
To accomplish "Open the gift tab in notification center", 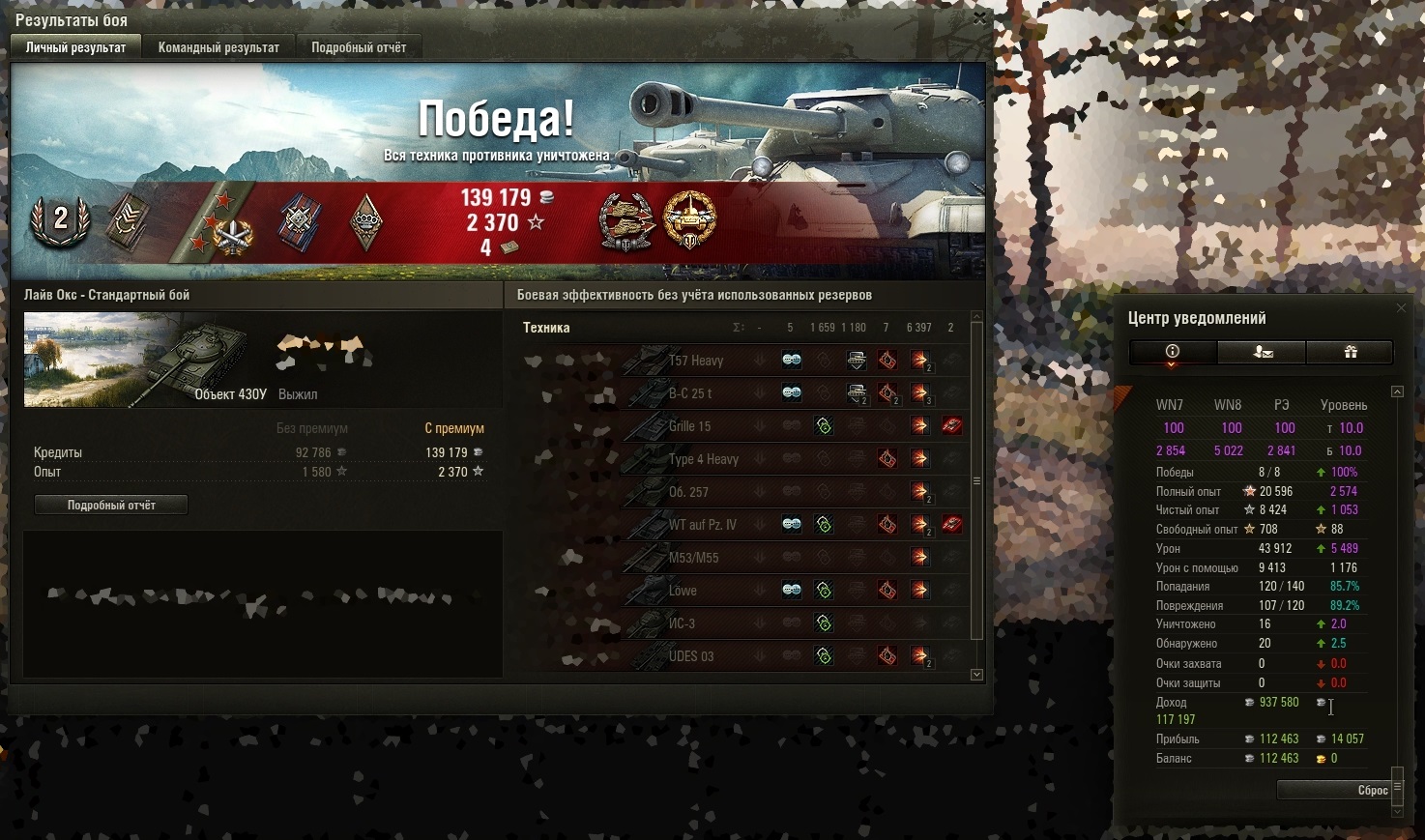I will (x=1350, y=353).
